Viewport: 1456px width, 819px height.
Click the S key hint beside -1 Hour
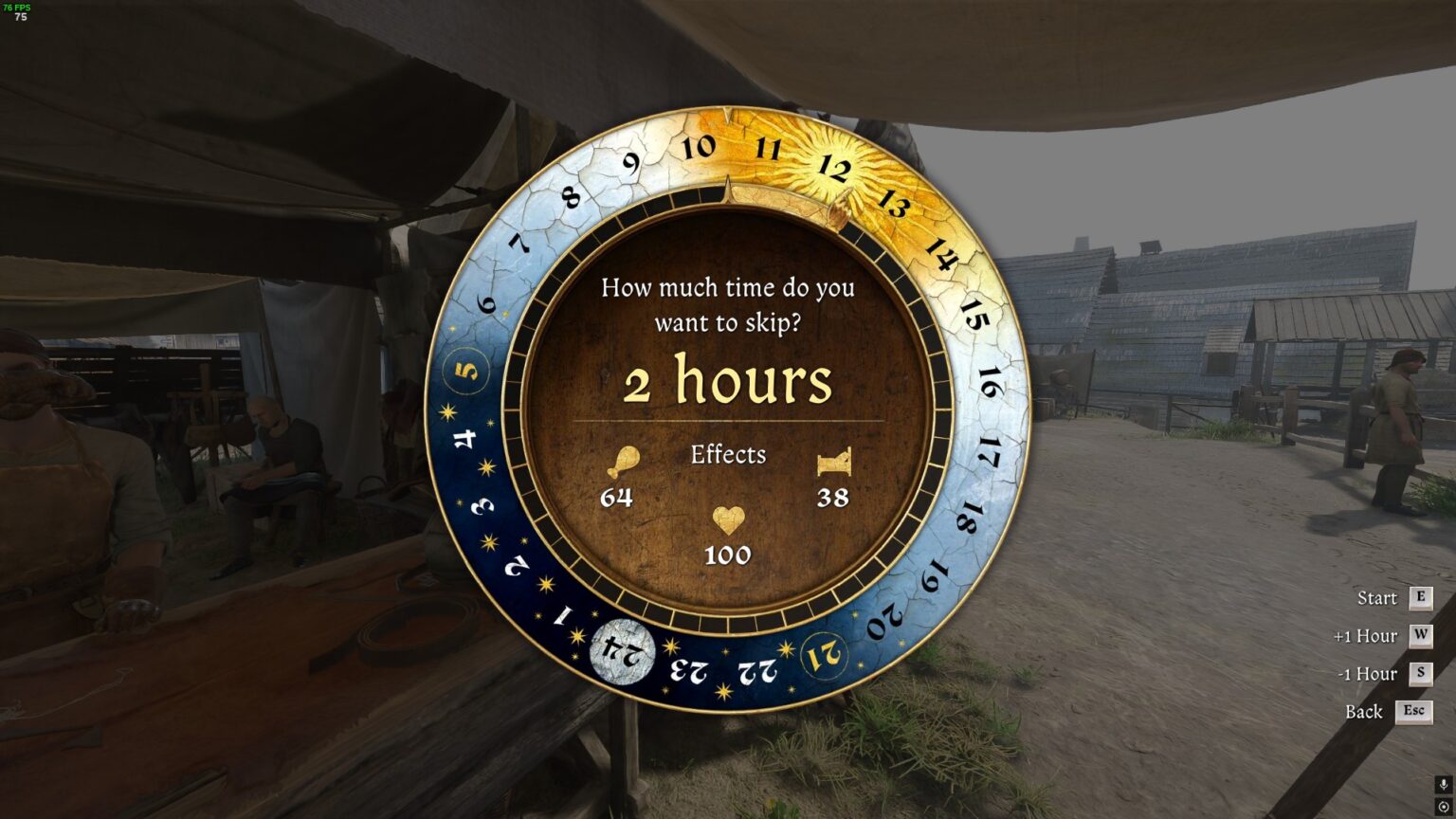(1420, 674)
